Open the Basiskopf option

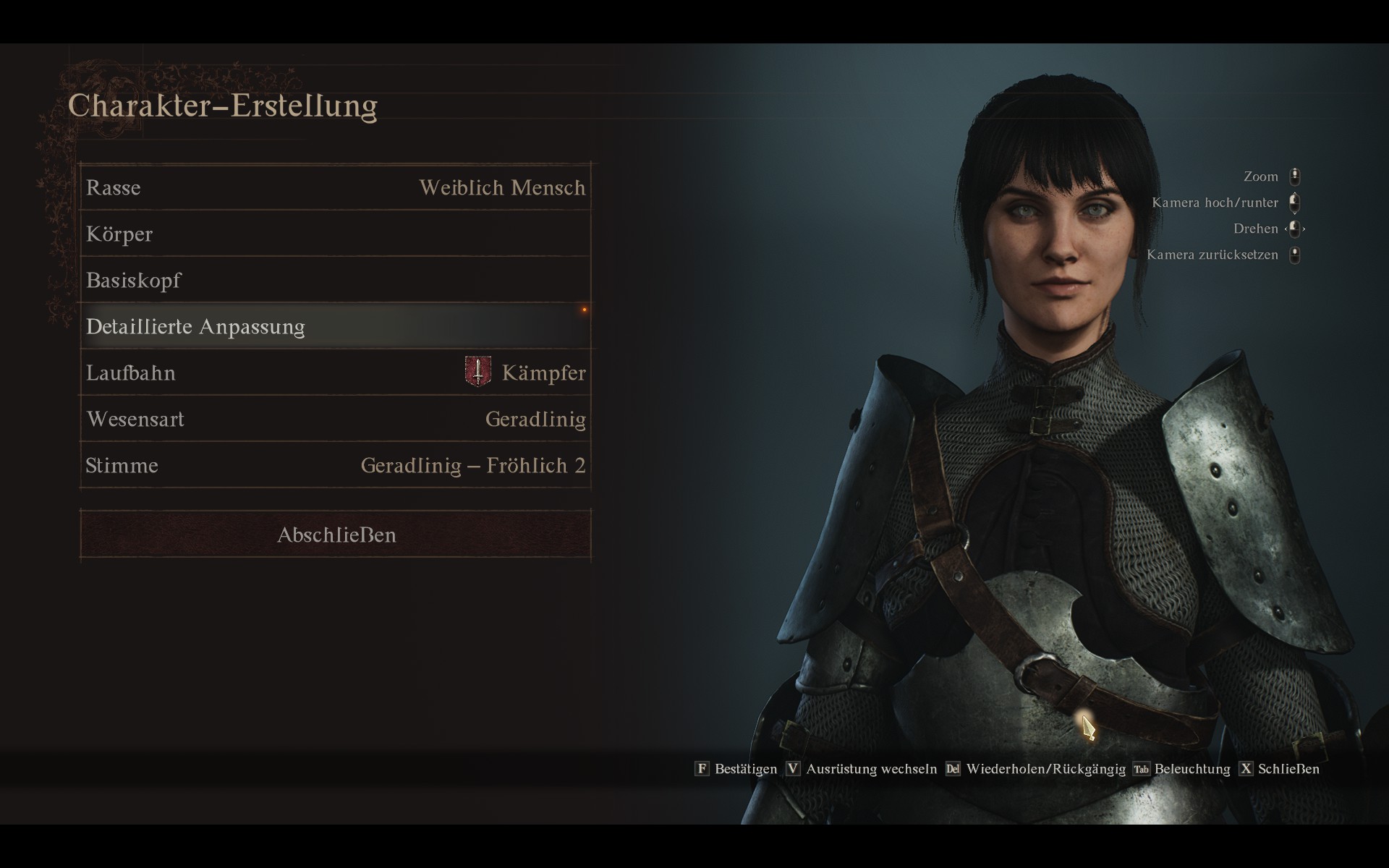(x=336, y=281)
